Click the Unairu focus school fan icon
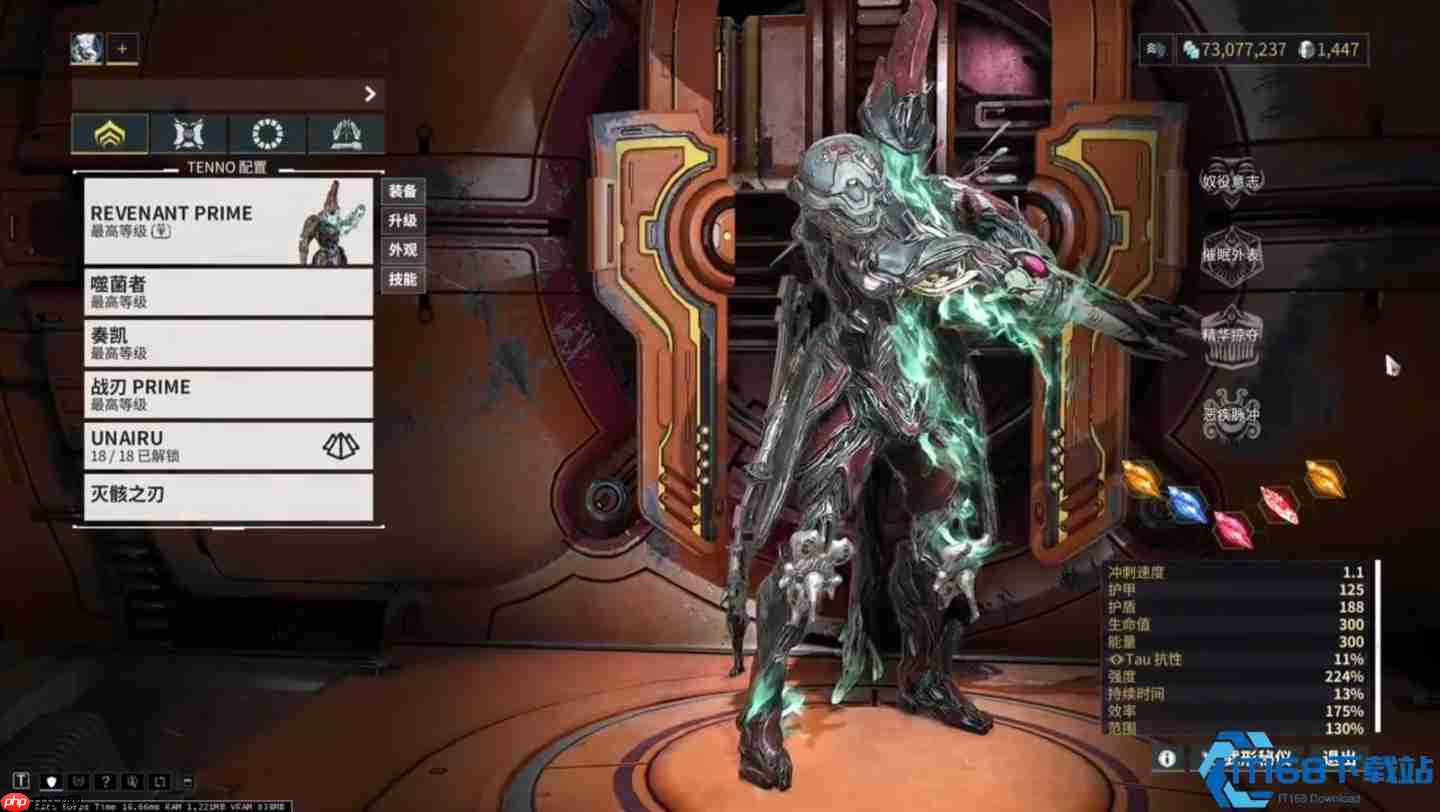1440x812 pixels. point(343,446)
